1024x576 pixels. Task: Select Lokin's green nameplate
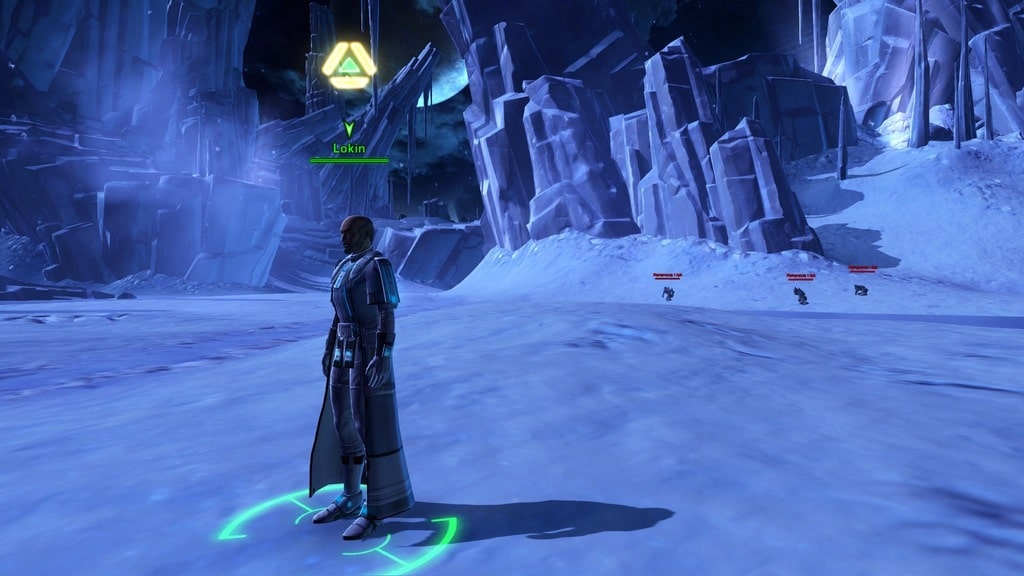pyautogui.click(x=349, y=149)
